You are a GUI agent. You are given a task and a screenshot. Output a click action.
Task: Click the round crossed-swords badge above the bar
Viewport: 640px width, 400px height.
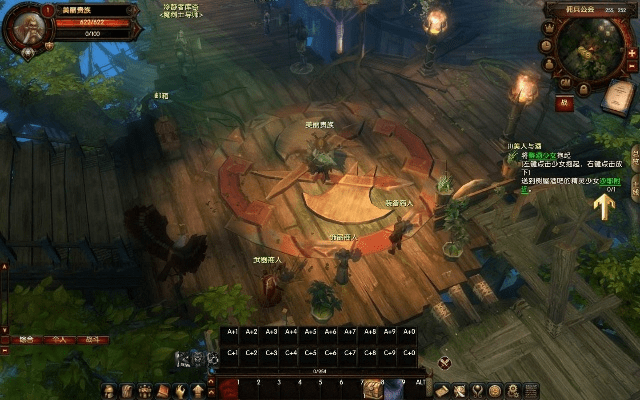[x=444, y=362]
